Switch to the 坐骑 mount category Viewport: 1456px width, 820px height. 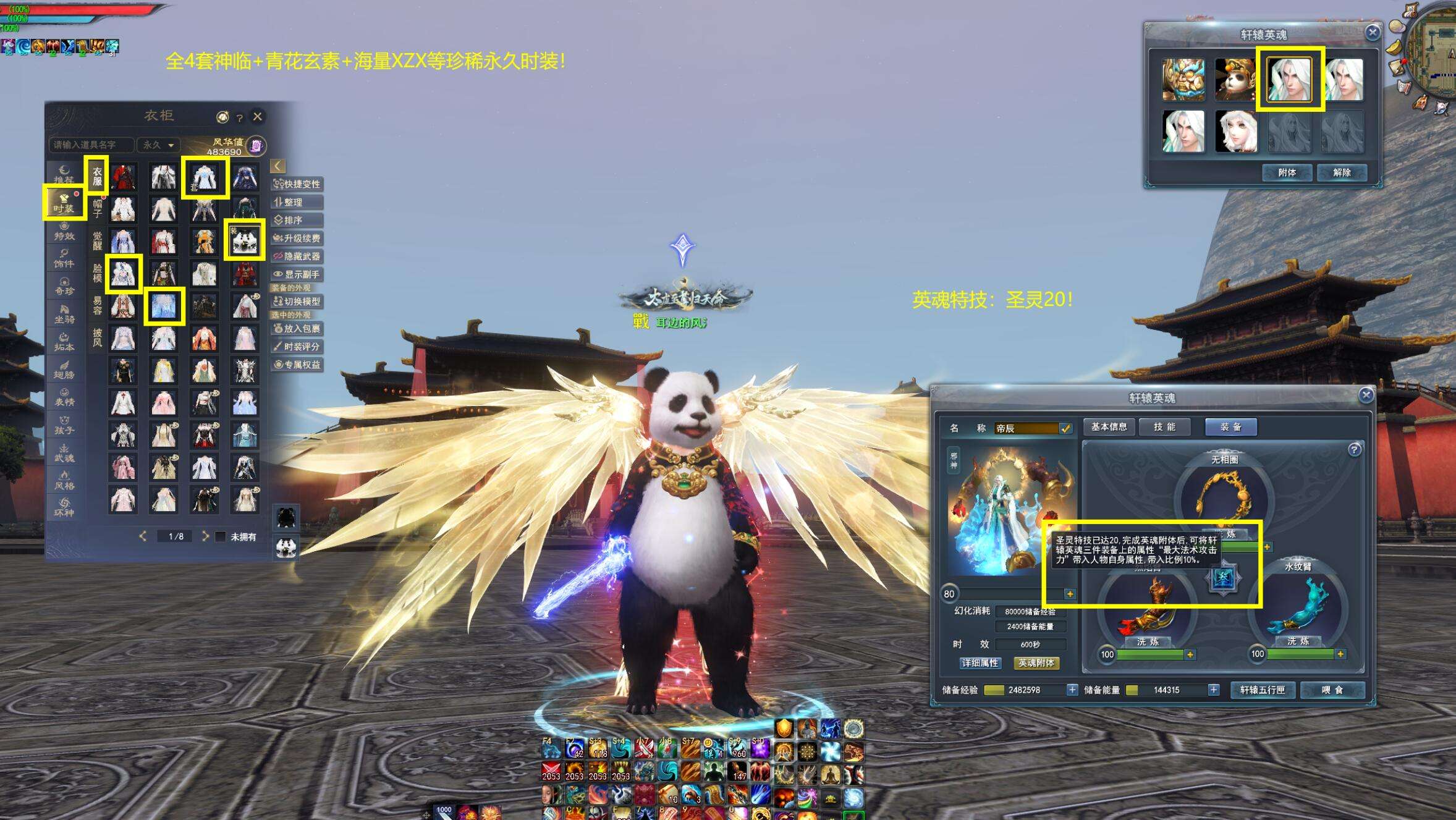pos(64,313)
